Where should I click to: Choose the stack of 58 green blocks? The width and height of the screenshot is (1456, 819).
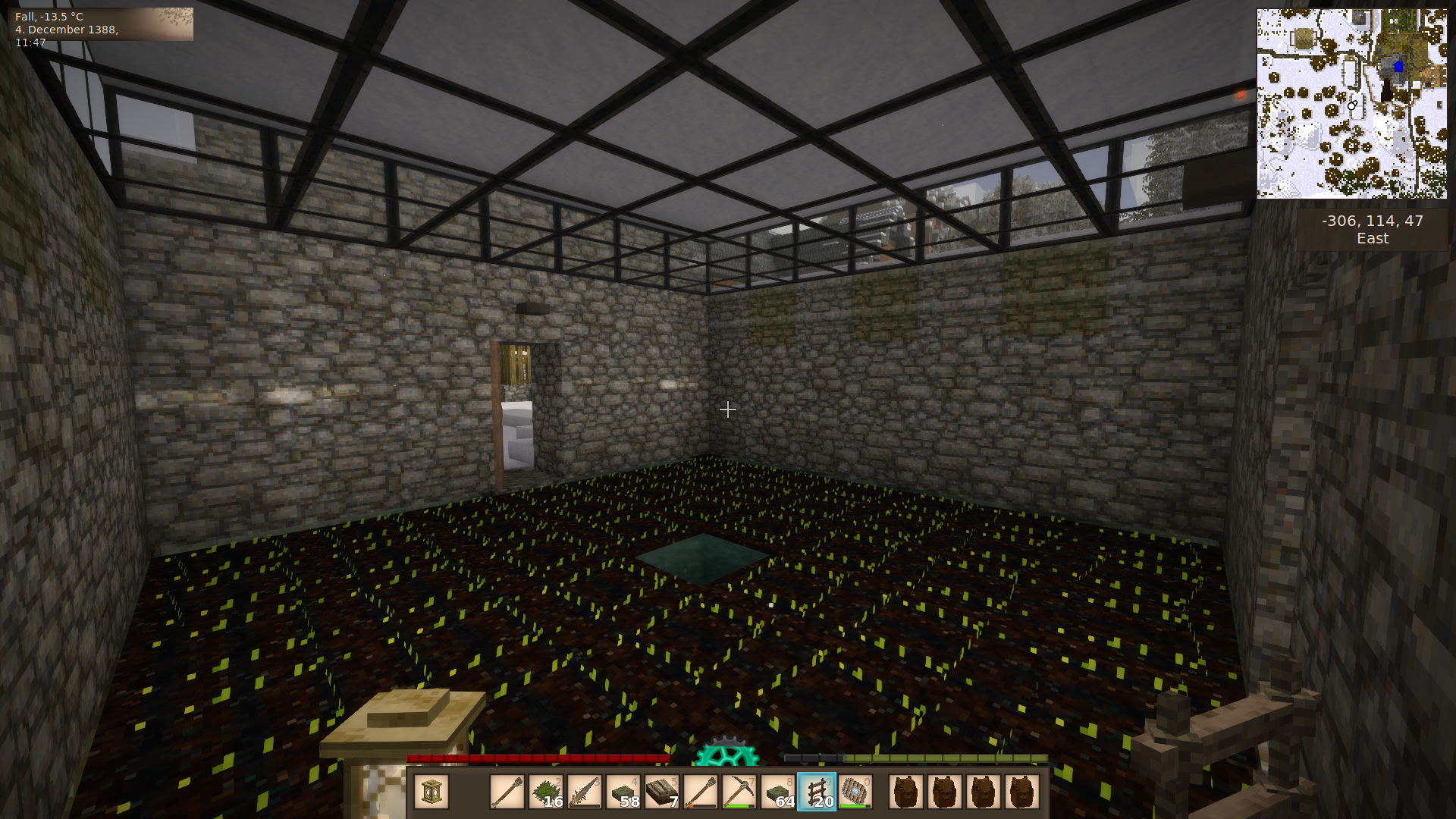(623, 792)
